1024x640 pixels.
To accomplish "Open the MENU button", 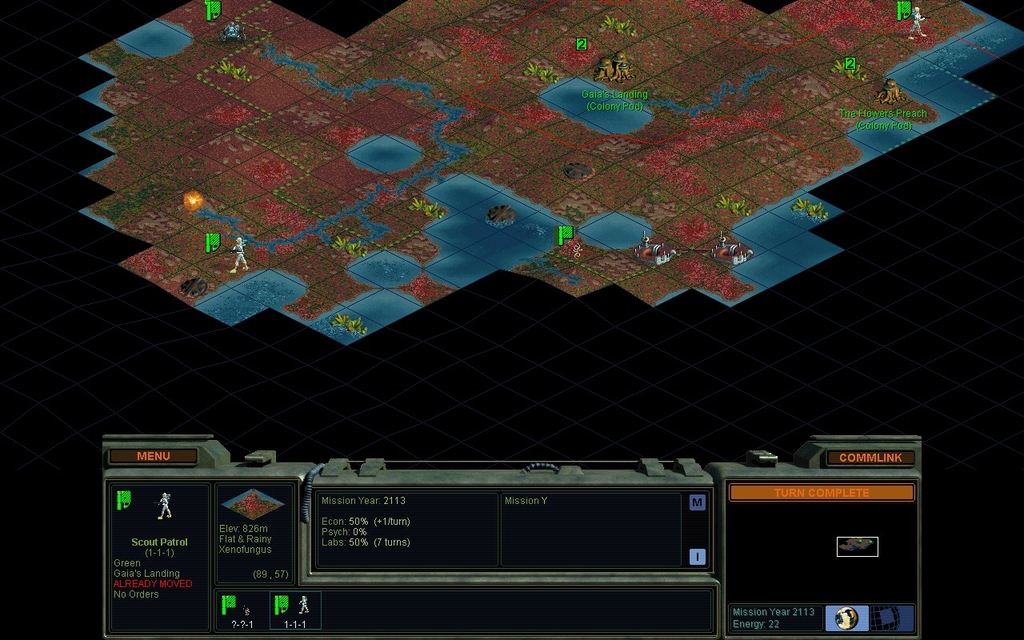I will [153, 456].
